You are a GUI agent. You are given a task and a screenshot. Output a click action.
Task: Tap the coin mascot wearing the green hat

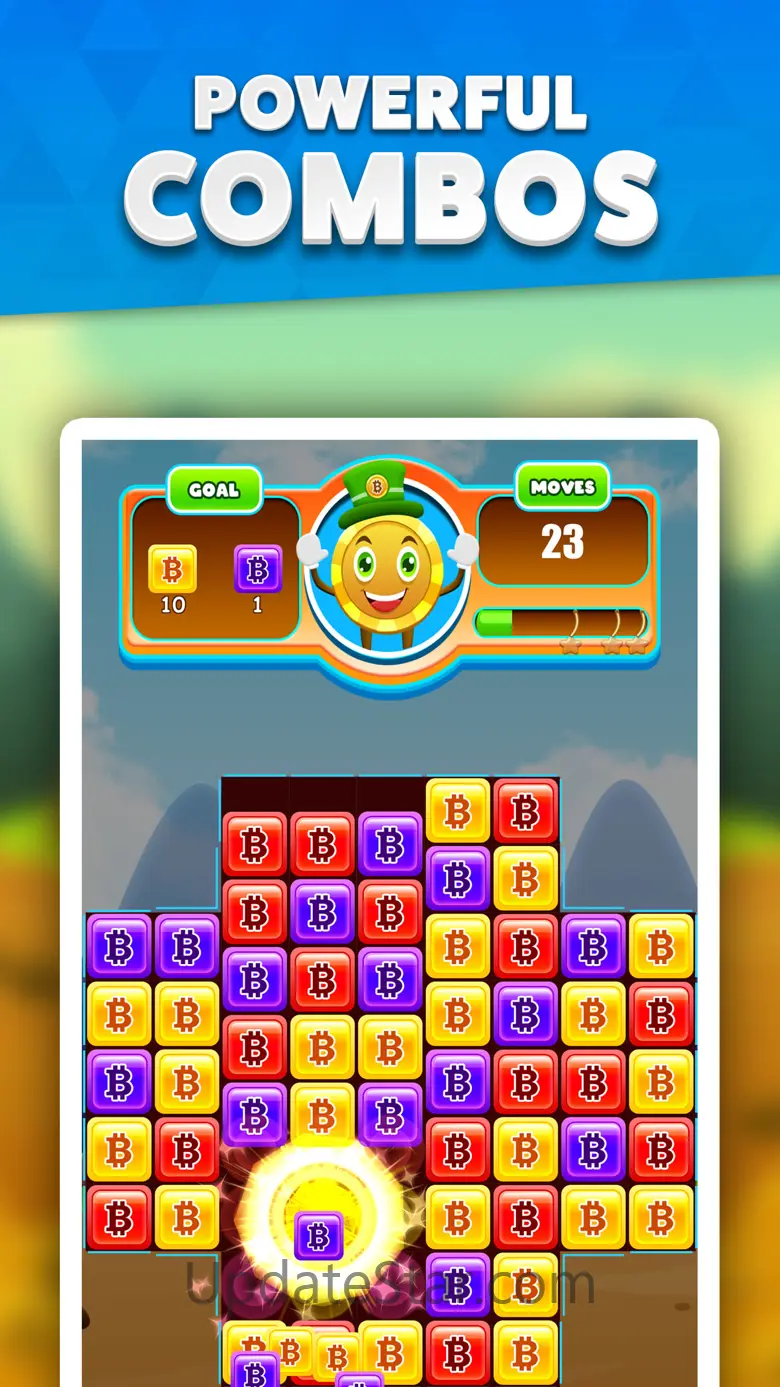pyautogui.click(x=385, y=565)
